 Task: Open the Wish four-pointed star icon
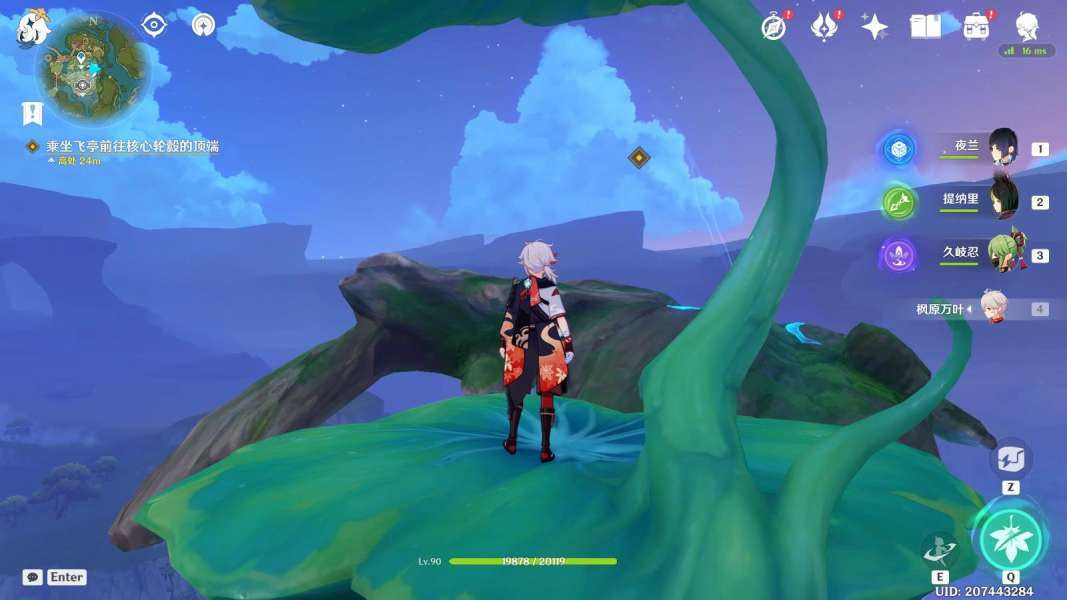pos(875,27)
